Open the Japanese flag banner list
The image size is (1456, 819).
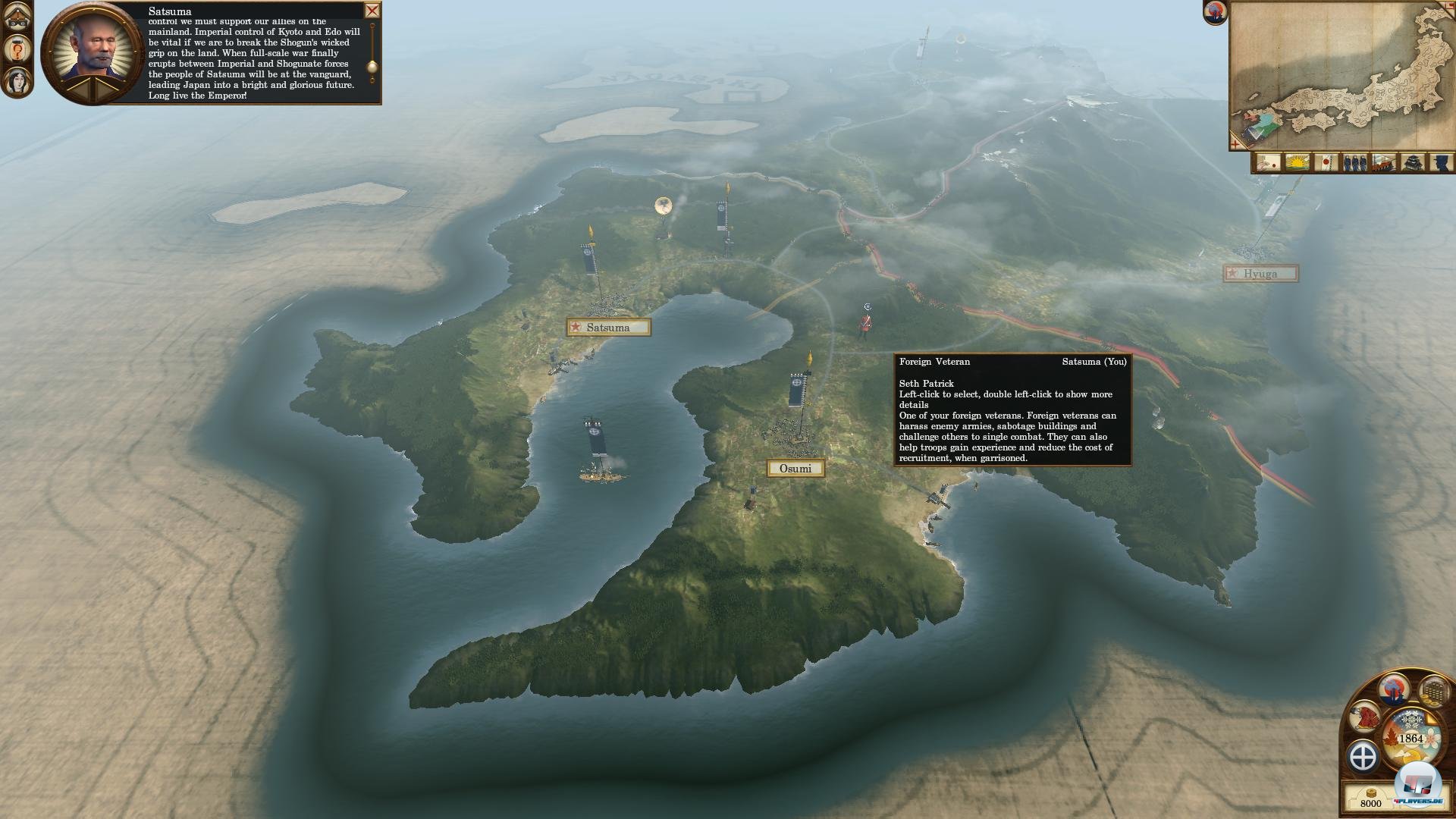coord(1326,162)
